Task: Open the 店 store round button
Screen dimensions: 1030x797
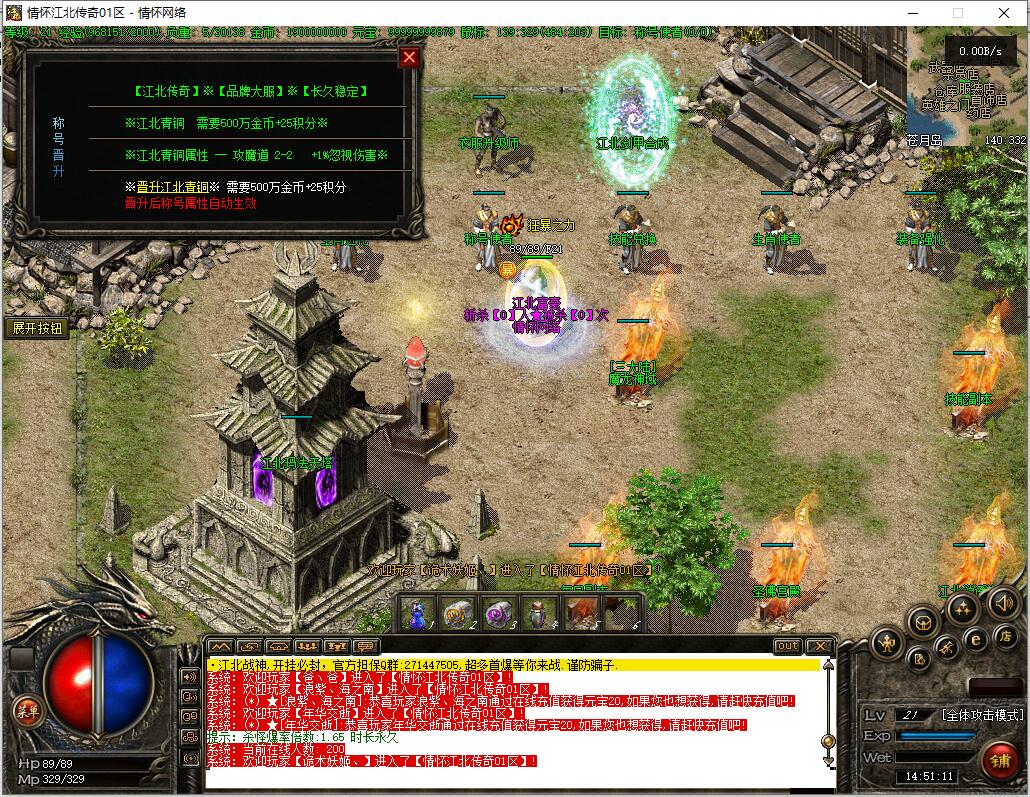Action: pyautogui.click(x=1006, y=637)
